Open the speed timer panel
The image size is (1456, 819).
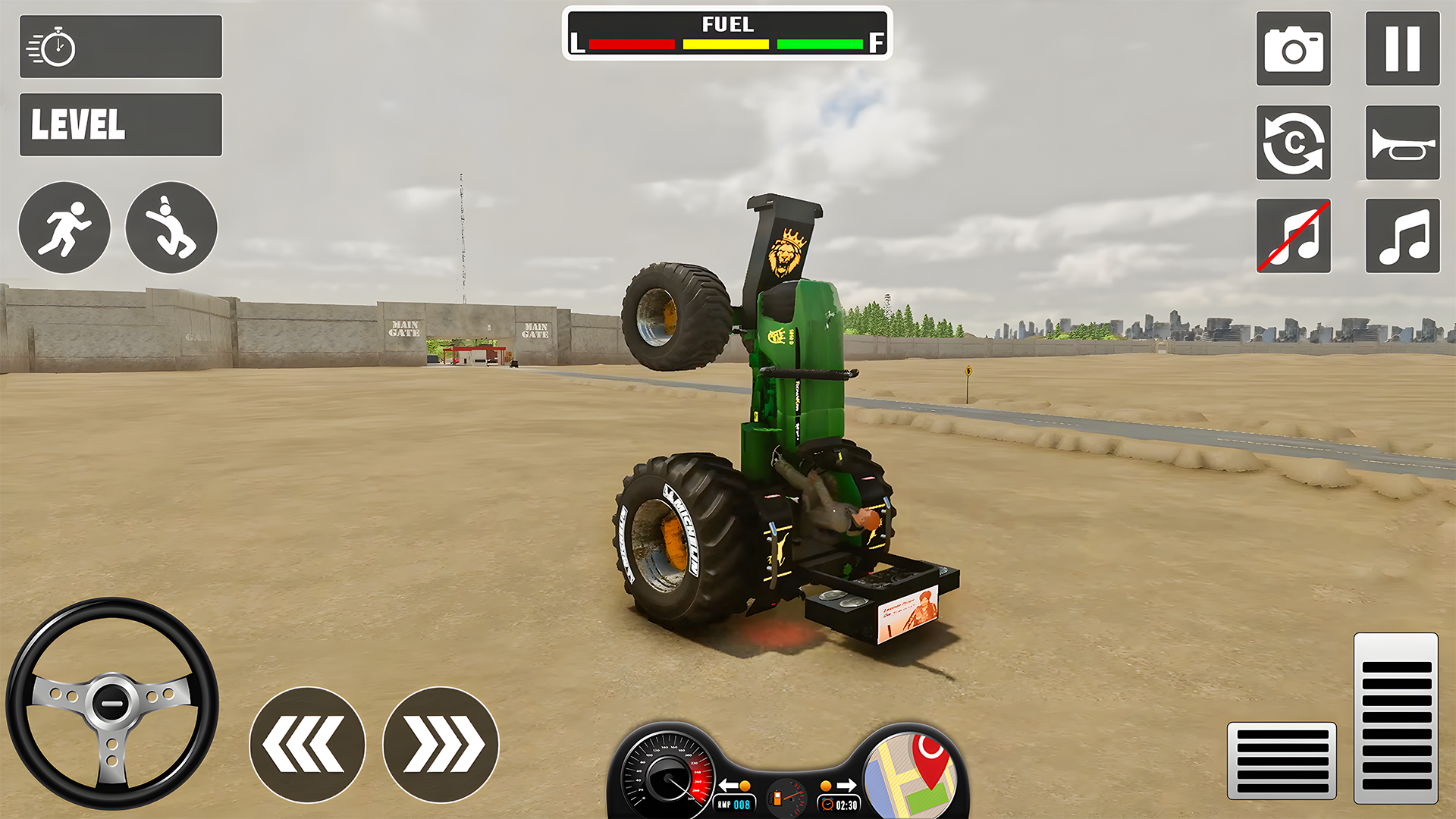(x=121, y=47)
